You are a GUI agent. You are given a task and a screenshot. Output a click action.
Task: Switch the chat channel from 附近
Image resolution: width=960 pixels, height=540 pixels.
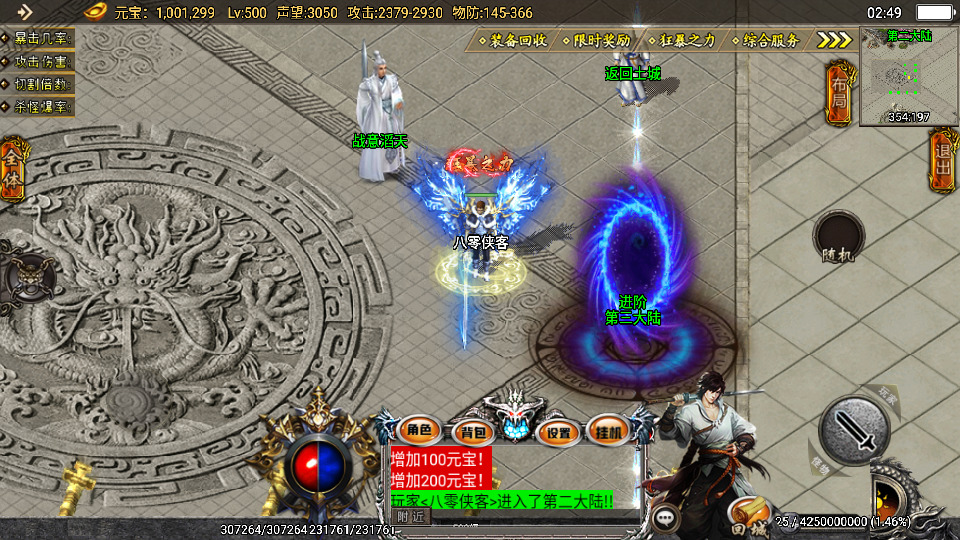[410, 517]
